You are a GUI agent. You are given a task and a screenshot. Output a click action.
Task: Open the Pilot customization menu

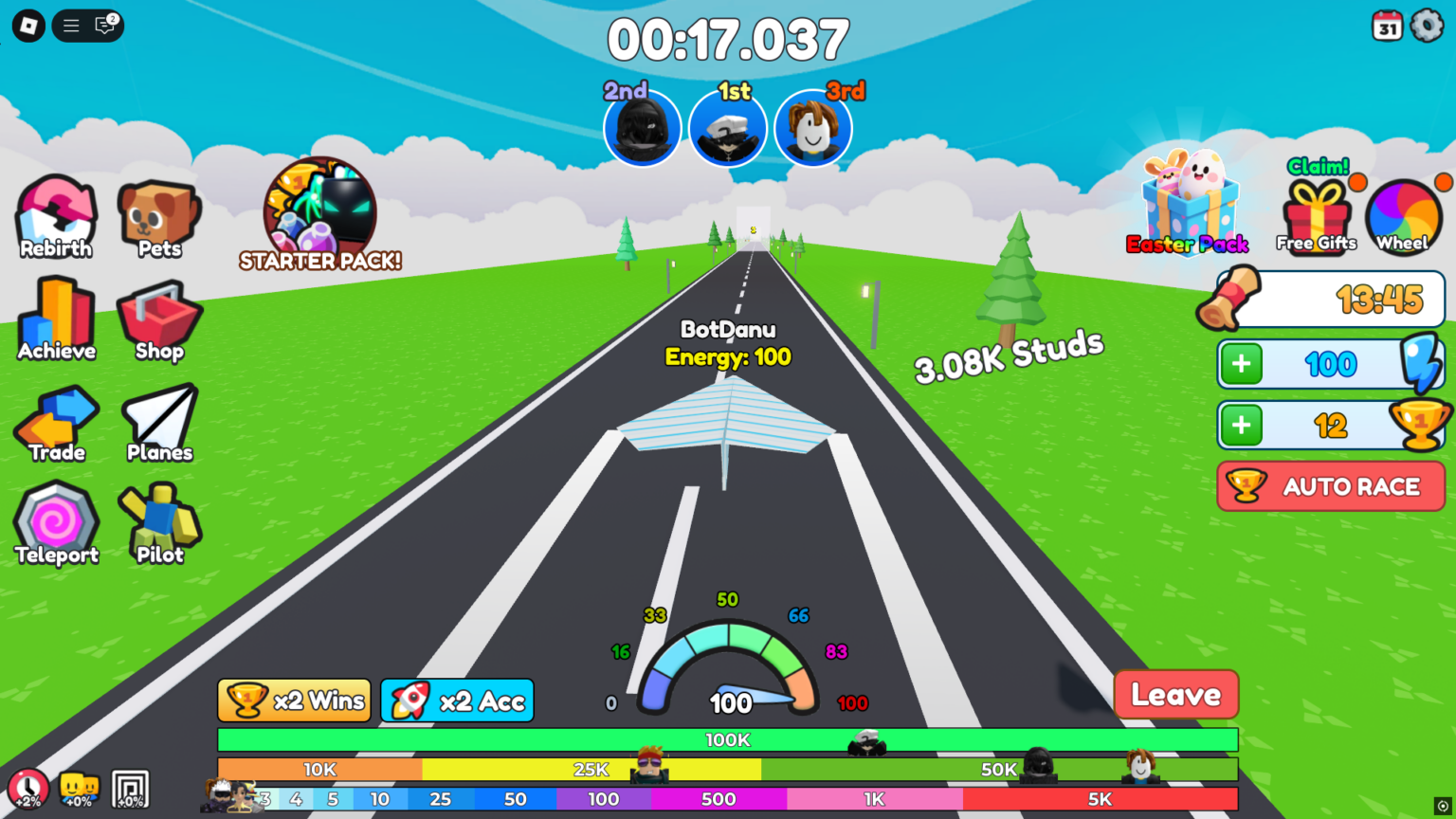(x=158, y=524)
